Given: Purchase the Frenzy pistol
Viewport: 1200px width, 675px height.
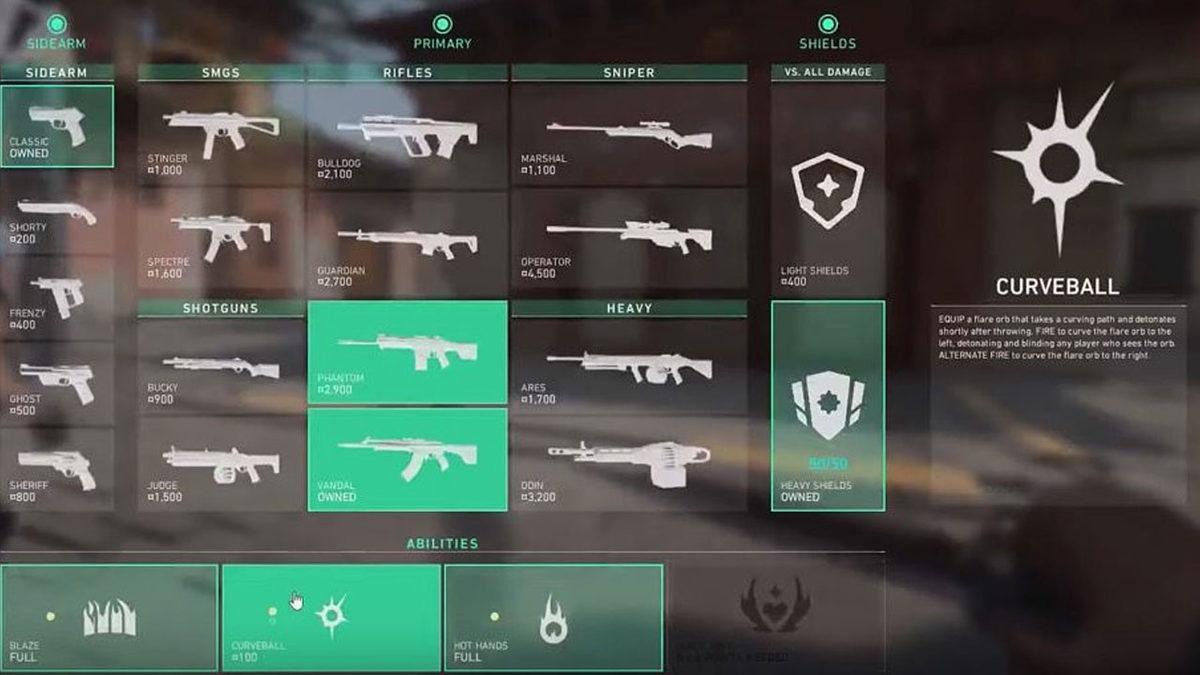Looking at the screenshot, I should (x=57, y=299).
